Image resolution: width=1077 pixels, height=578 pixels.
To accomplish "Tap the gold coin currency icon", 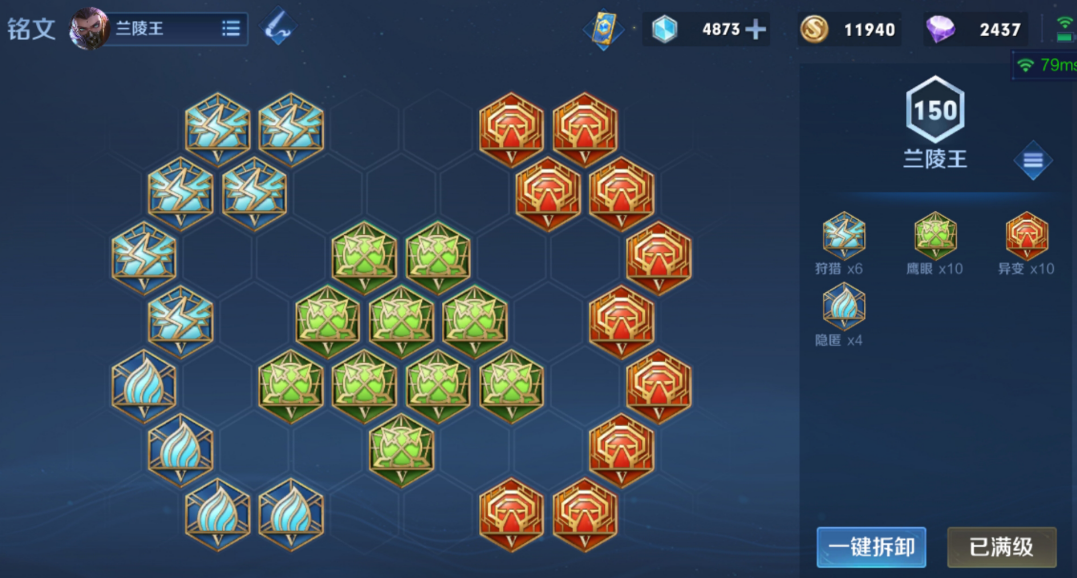I will point(814,29).
